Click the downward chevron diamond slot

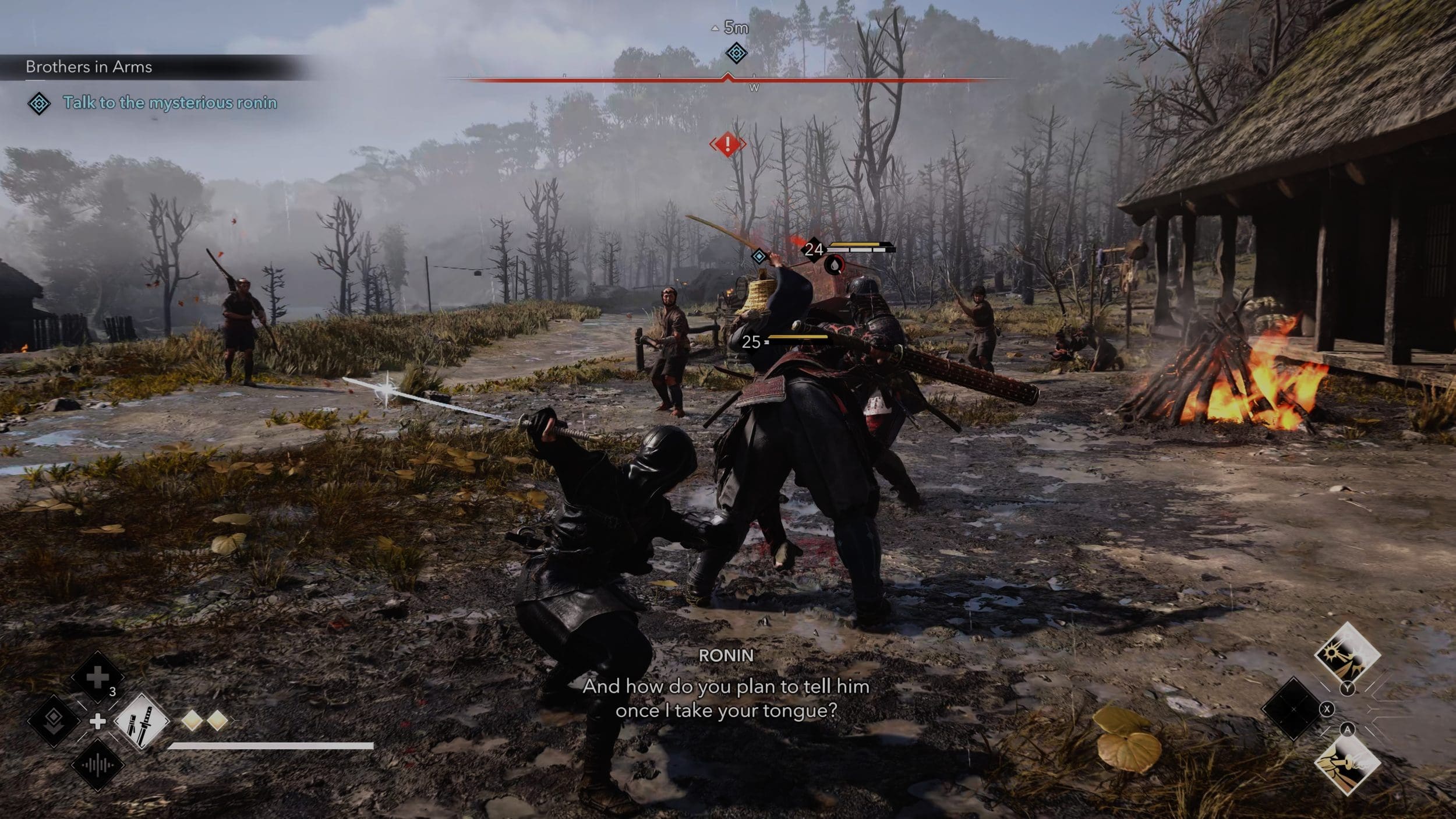pos(54,721)
